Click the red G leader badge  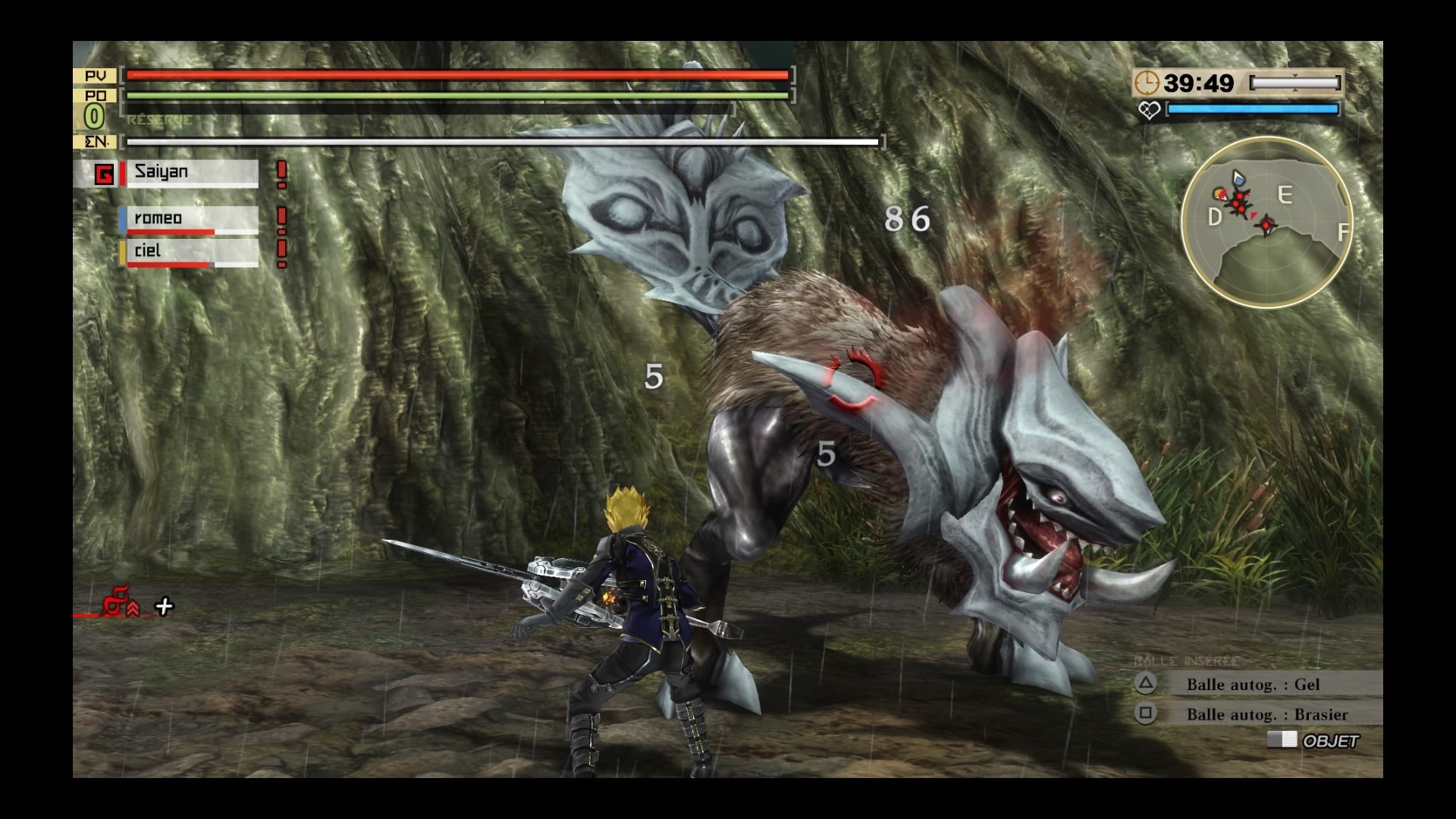(x=104, y=175)
